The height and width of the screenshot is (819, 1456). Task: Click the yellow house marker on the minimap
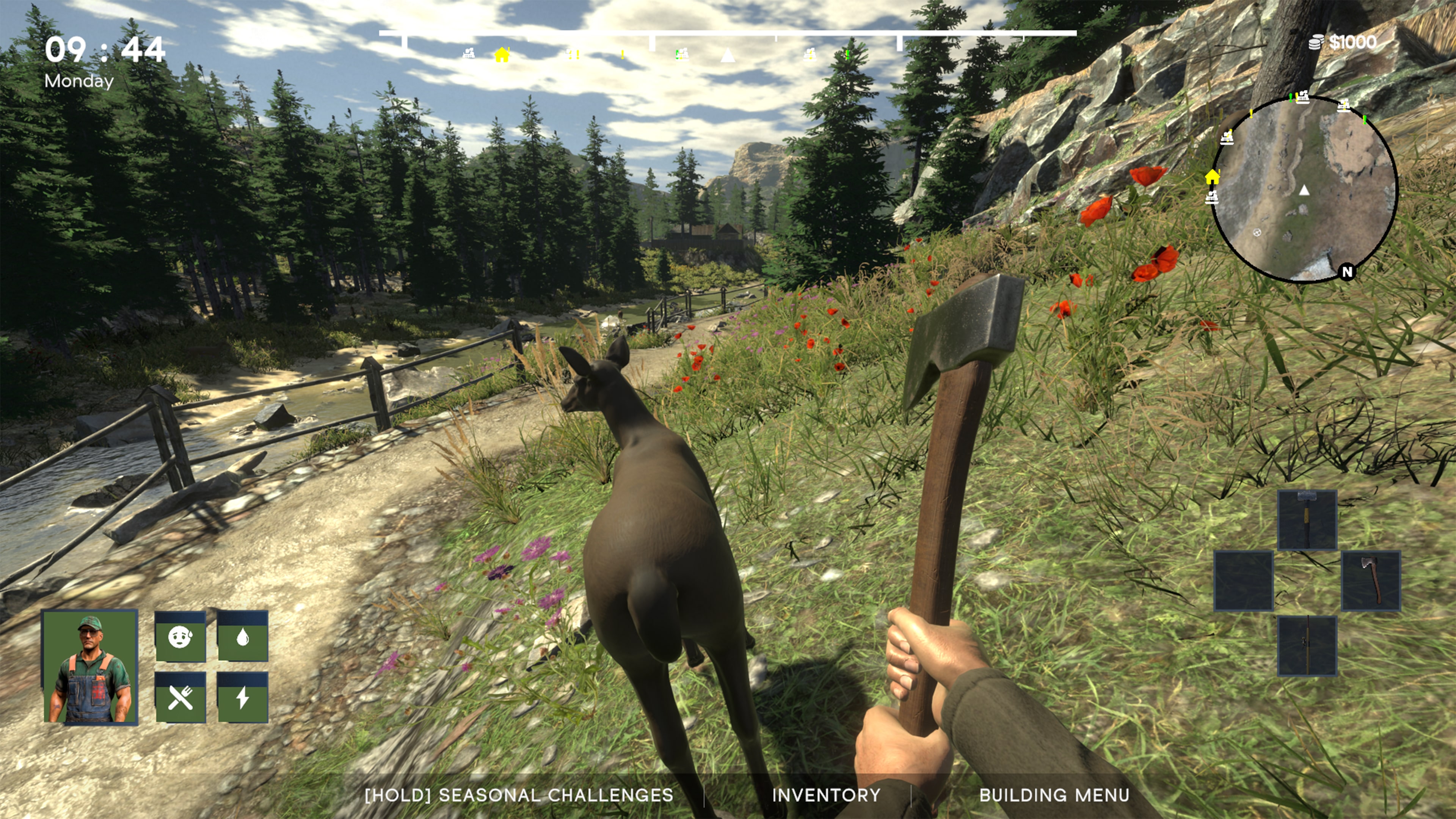pyautogui.click(x=1212, y=177)
